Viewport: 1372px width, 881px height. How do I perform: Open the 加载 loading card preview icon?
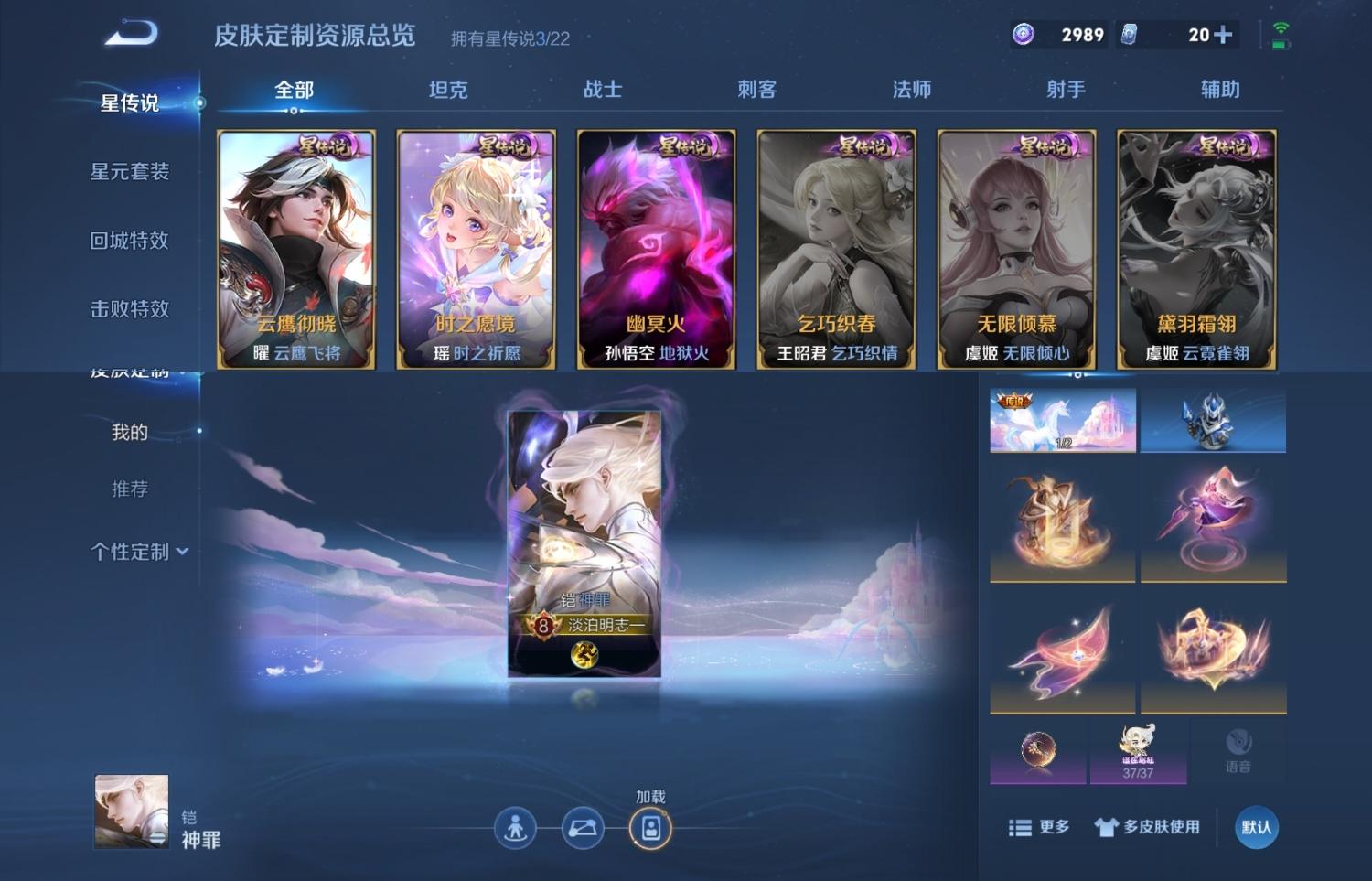click(649, 826)
